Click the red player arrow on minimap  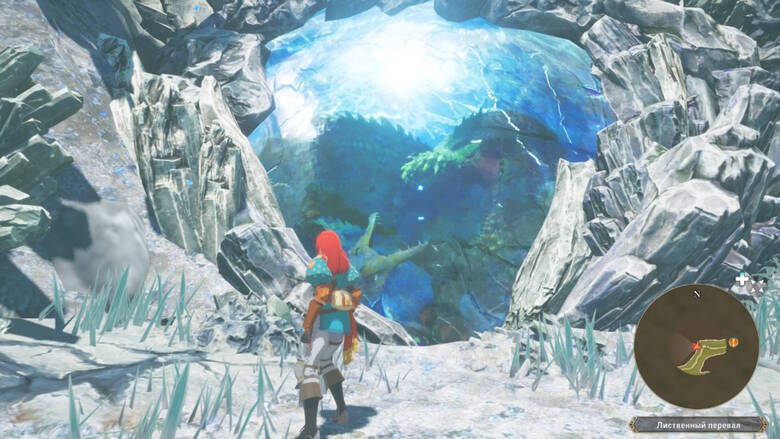click(697, 346)
